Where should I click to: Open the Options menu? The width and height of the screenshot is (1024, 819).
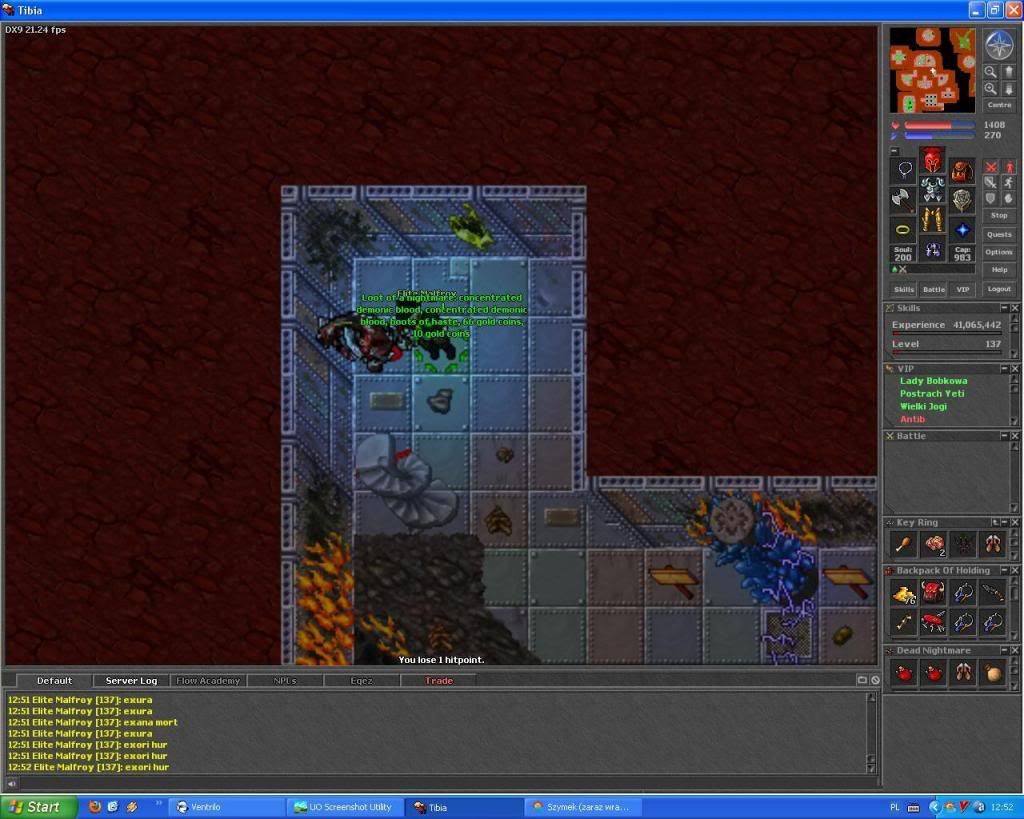click(x=999, y=252)
